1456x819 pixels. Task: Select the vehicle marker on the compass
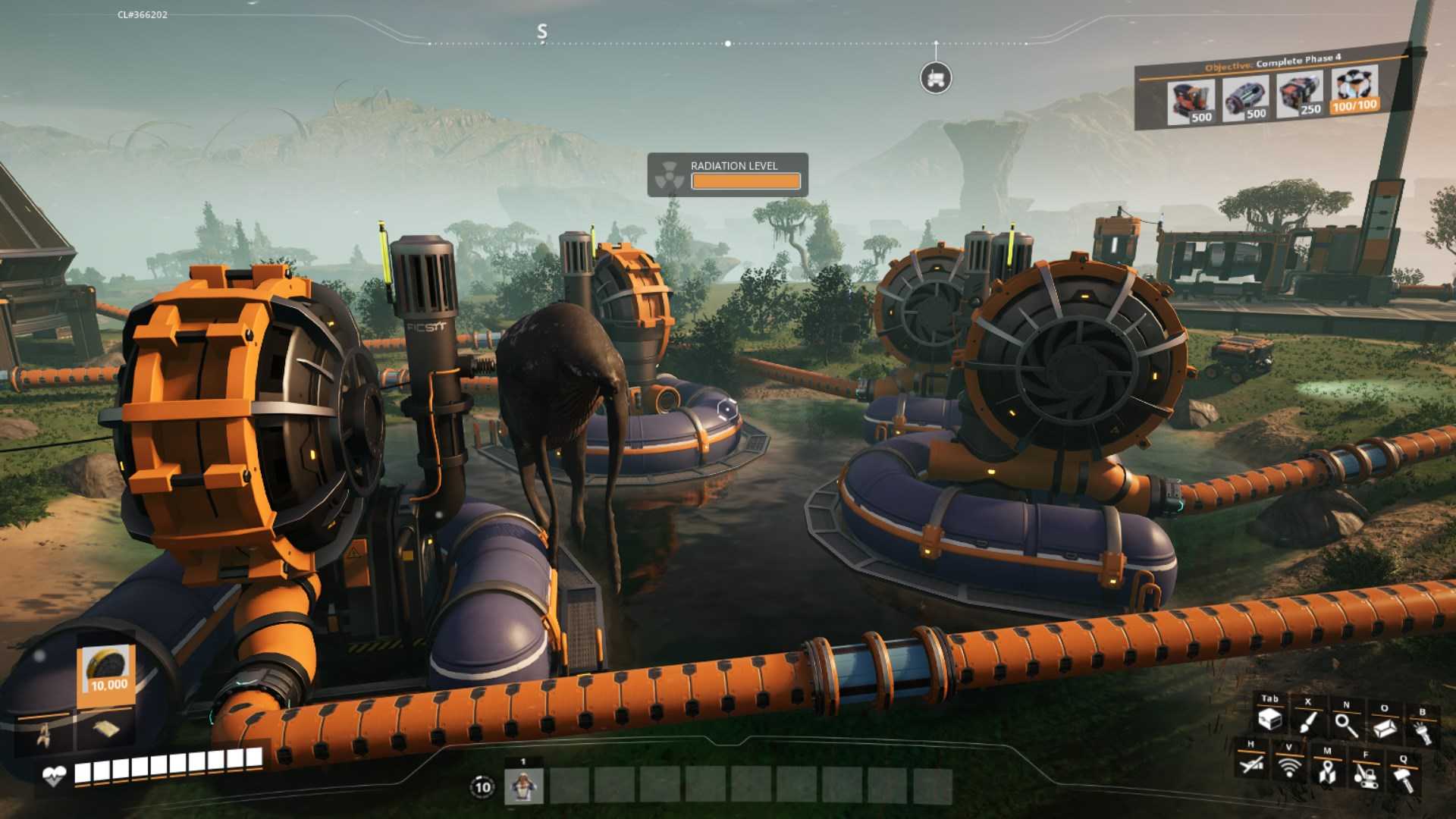coord(935,78)
